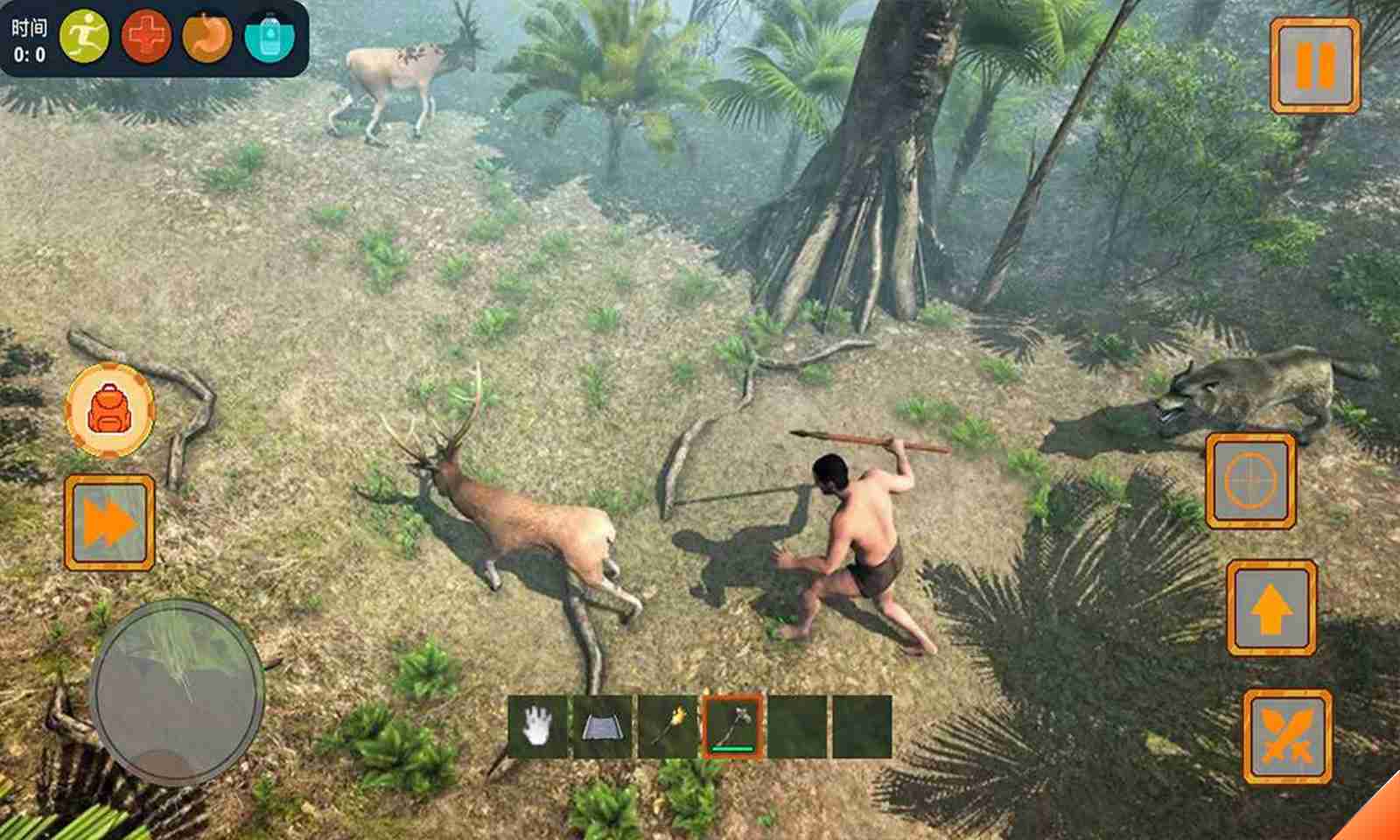Tap the double-arrow sprint button

[110, 523]
